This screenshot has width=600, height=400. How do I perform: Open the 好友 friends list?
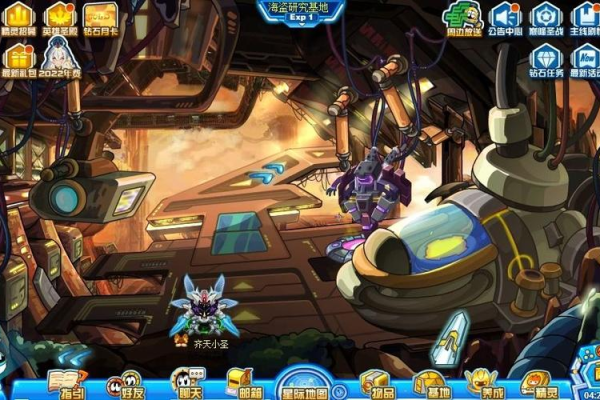[126, 384]
